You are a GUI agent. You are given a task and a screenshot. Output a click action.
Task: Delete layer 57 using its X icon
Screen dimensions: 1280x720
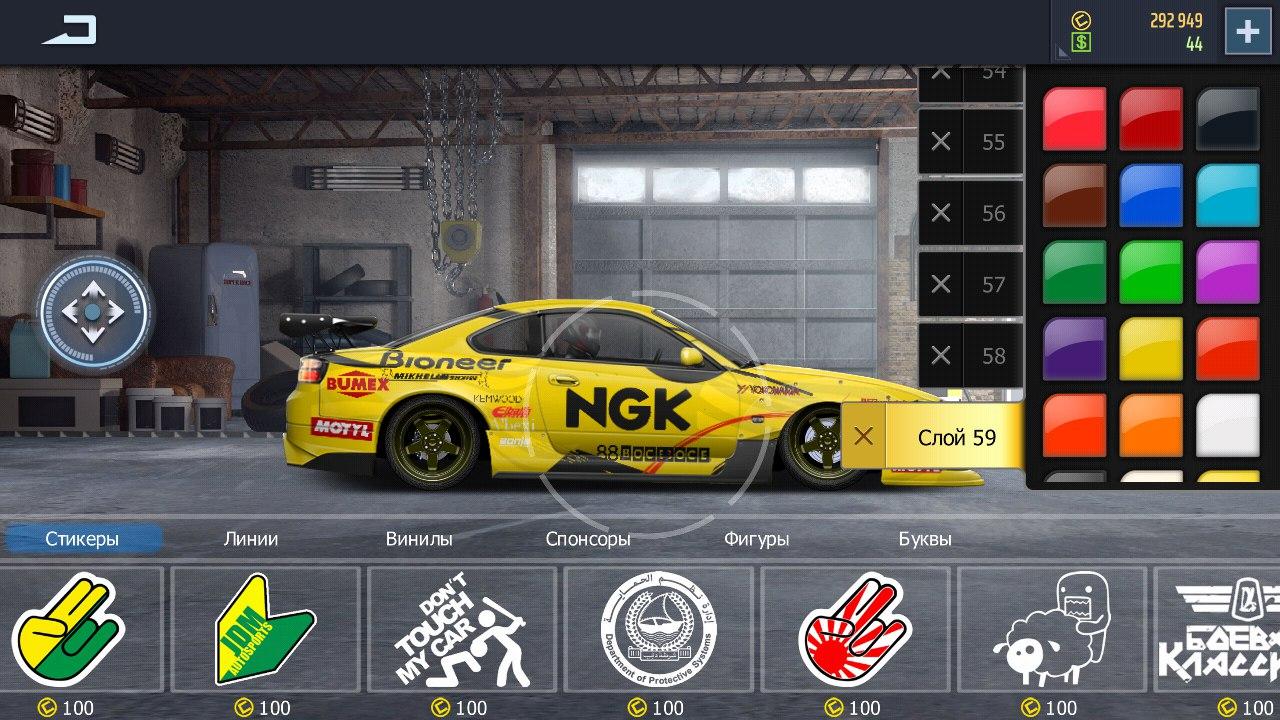[938, 284]
